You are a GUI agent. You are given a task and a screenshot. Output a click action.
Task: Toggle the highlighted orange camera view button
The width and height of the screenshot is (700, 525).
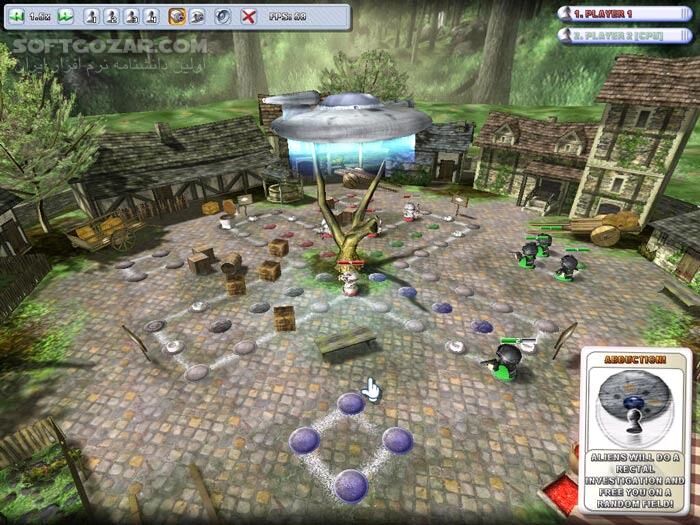point(177,17)
